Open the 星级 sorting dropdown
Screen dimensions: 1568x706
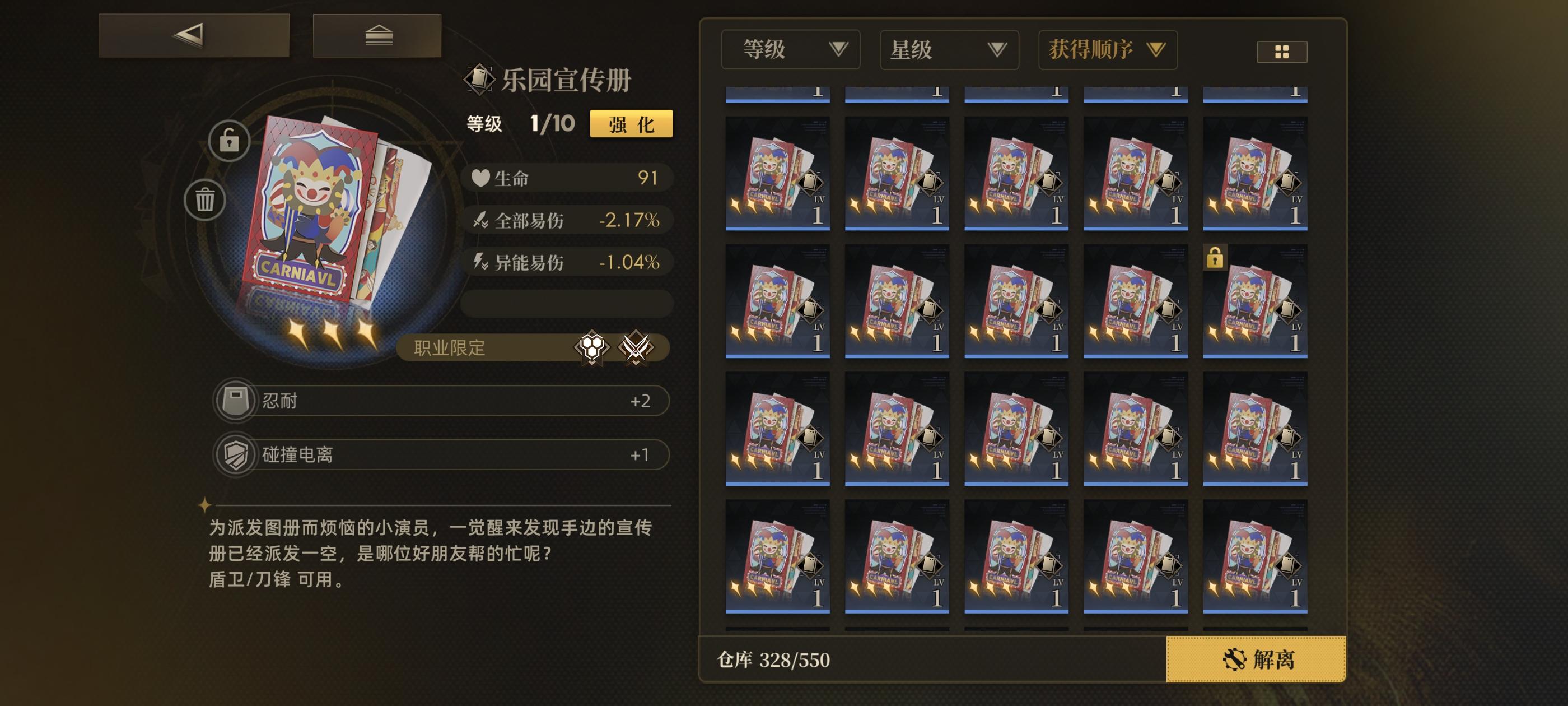point(948,50)
